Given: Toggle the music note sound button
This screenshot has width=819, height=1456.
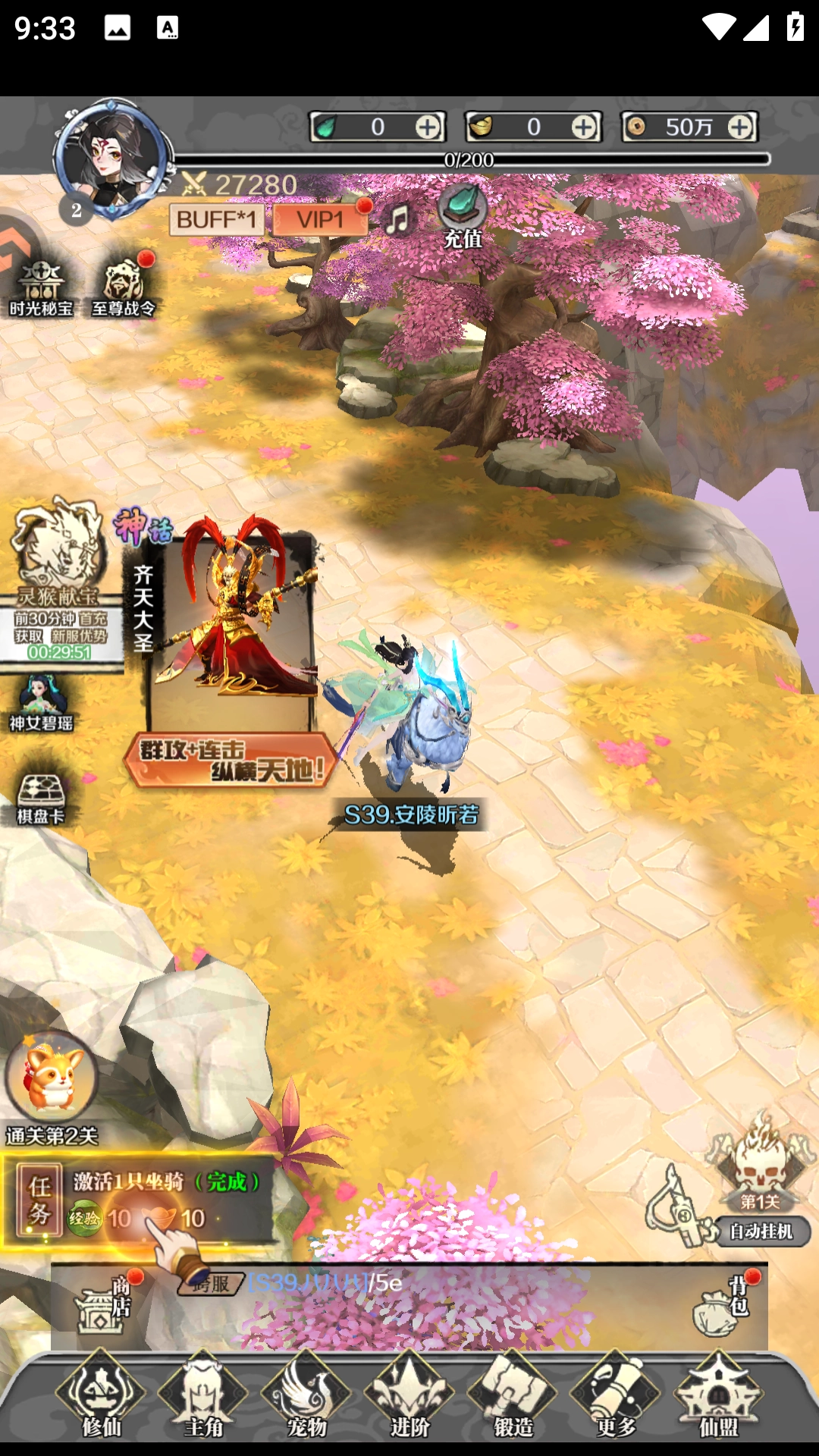Looking at the screenshot, I should coord(398,220).
